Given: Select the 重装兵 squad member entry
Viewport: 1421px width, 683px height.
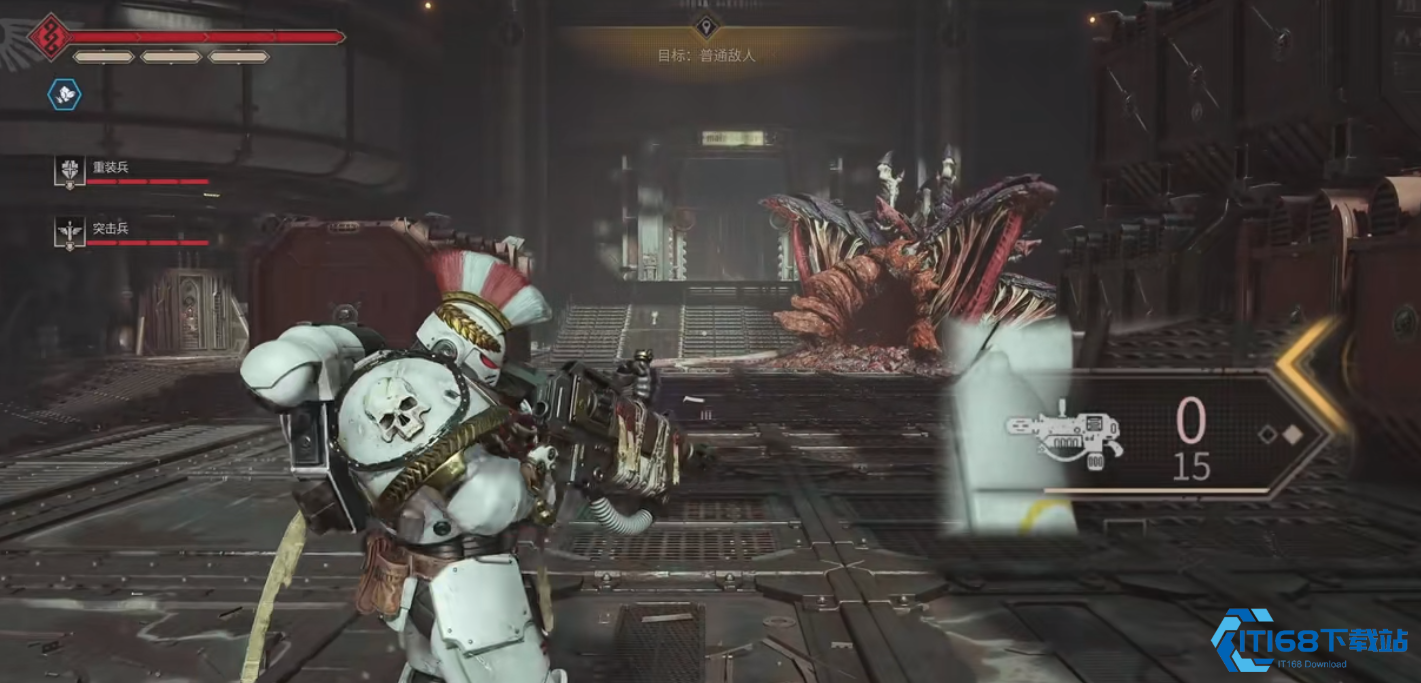Looking at the screenshot, I should (110, 168).
